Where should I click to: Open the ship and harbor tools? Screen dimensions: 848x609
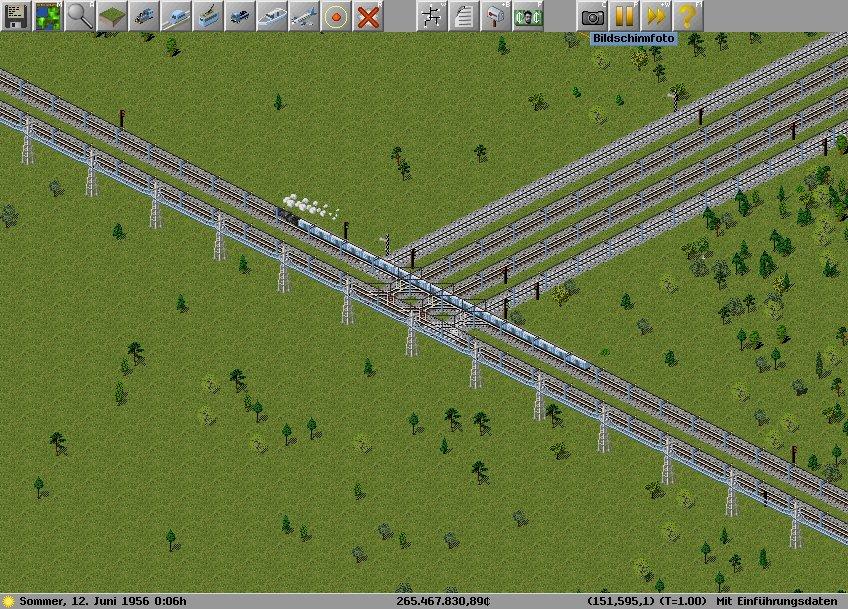[x=272, y=16]
